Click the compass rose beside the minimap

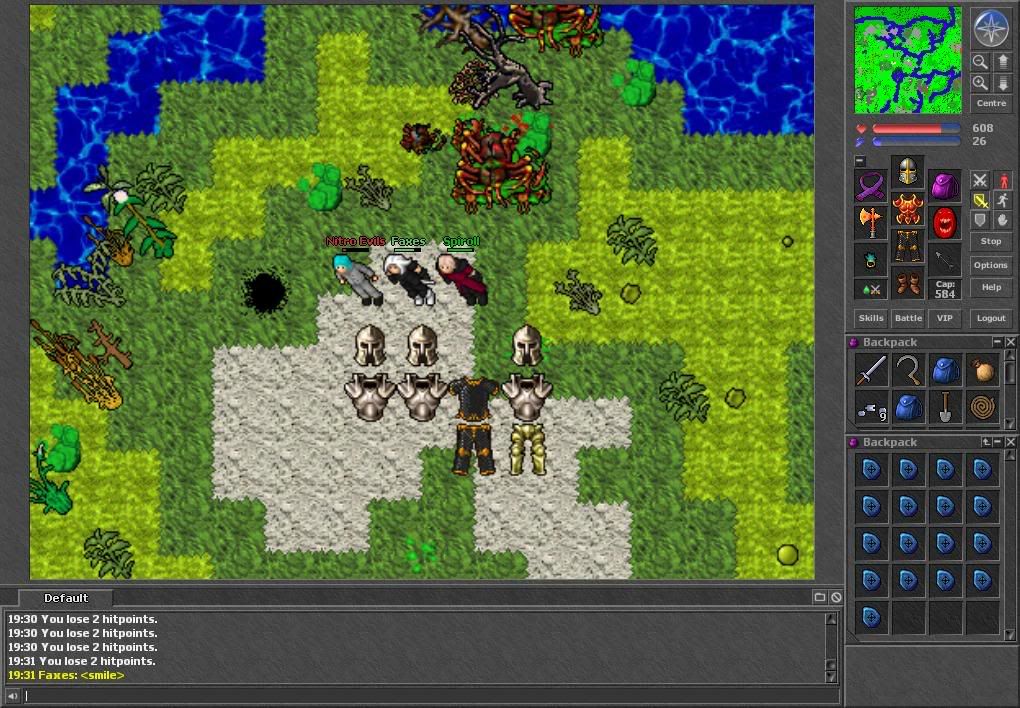tap(991, 28)
